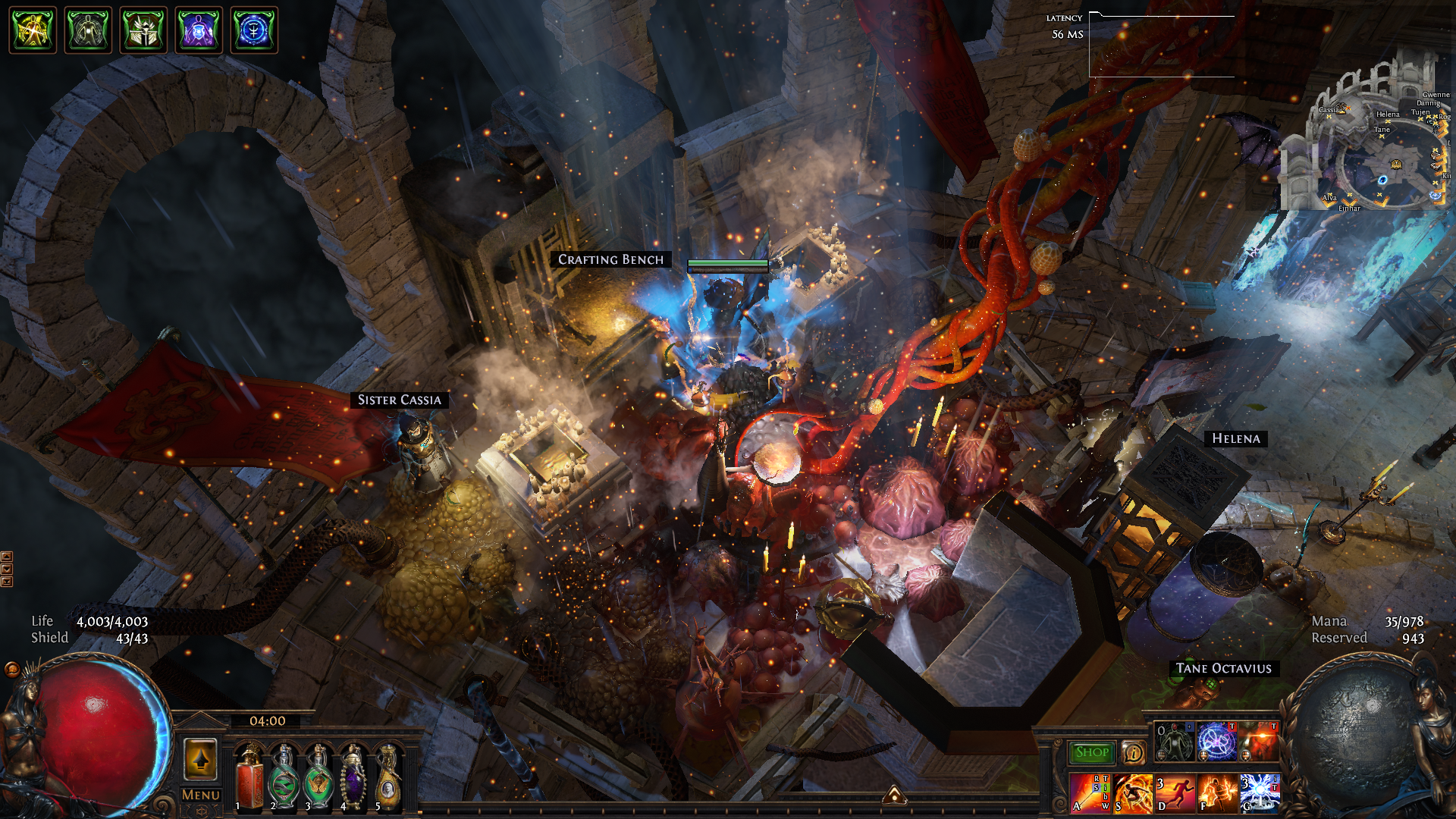Open the chat info speech-bubble icon
The width and height of the screenshot is (1456, 819).
[x=1133, y=752]
